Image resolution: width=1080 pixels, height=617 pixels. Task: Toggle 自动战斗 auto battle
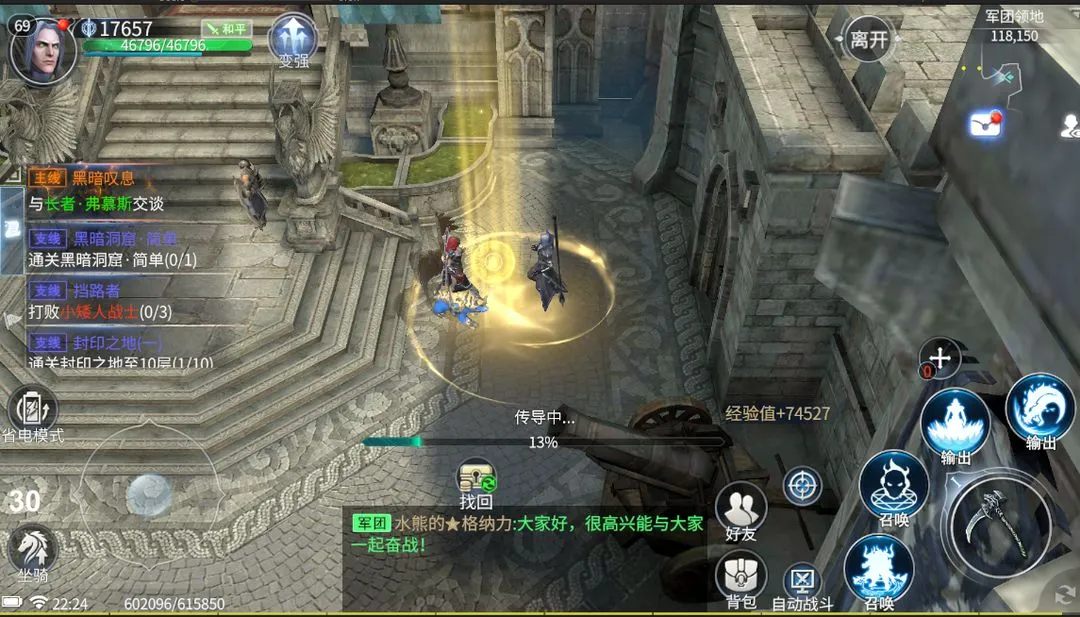[x=802, y=586]
